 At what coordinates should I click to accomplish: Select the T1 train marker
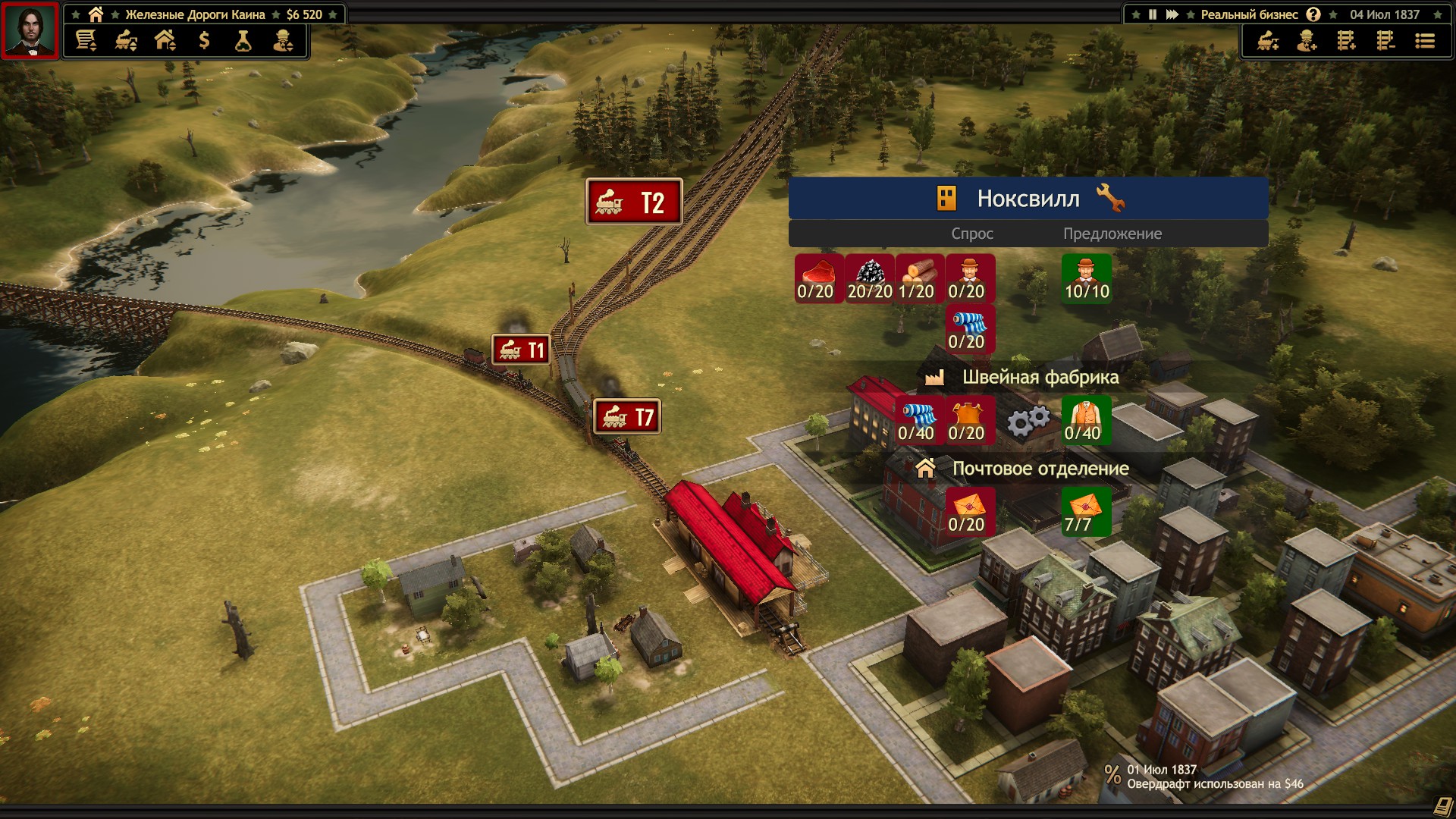click(x=521, y=350)
